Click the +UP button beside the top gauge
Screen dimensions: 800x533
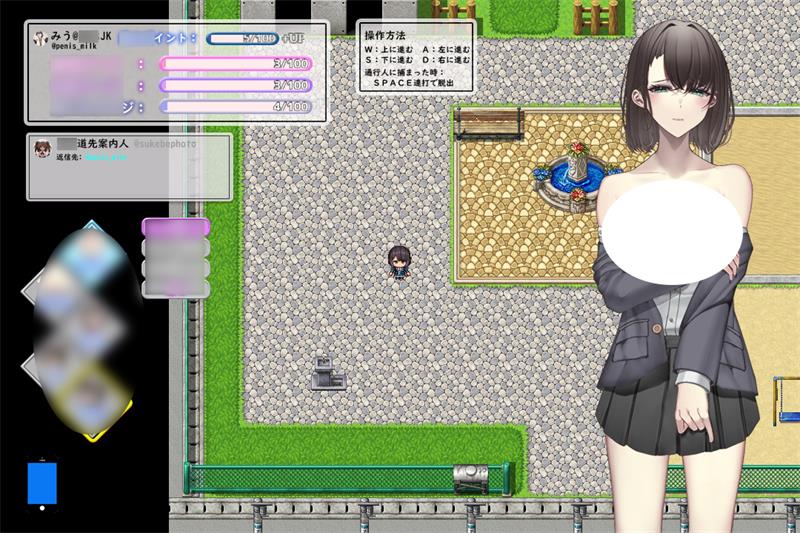(x=297, y=38)
